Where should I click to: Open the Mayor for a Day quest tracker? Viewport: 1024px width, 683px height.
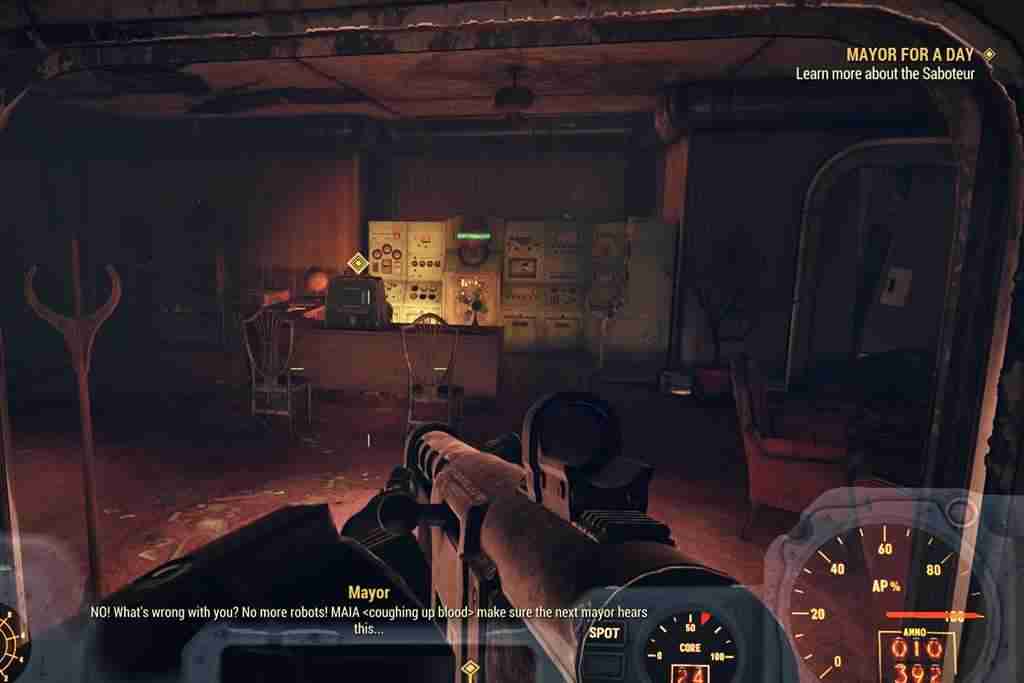tap(910, 55)
